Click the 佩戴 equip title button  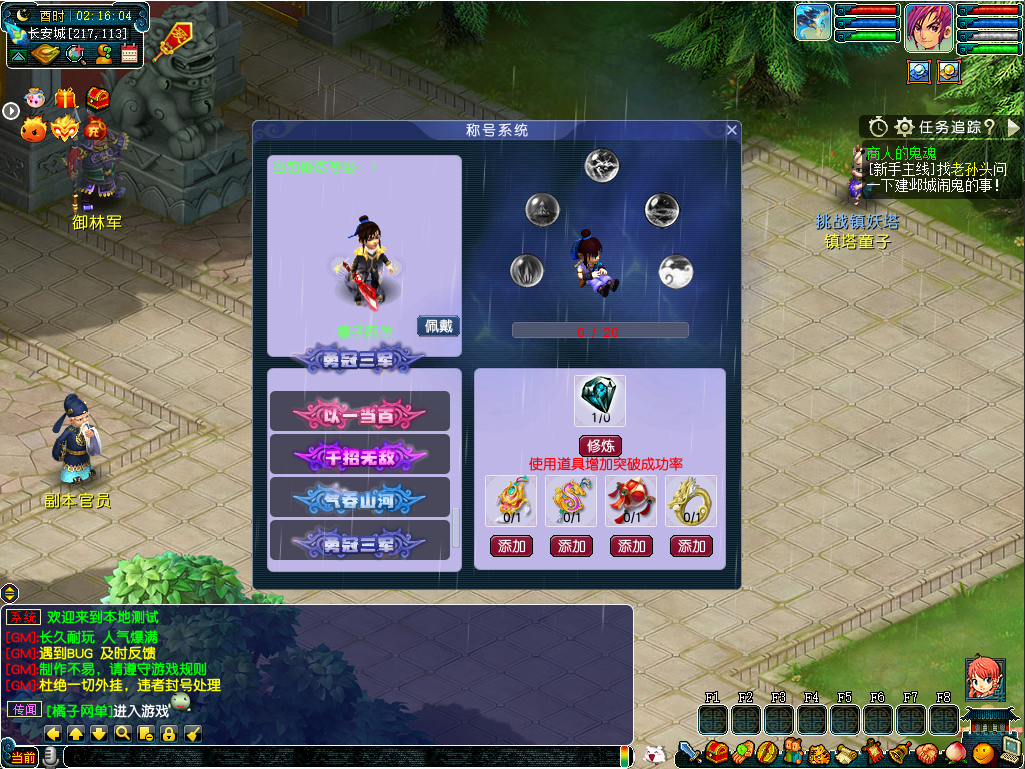coord(438,326)
